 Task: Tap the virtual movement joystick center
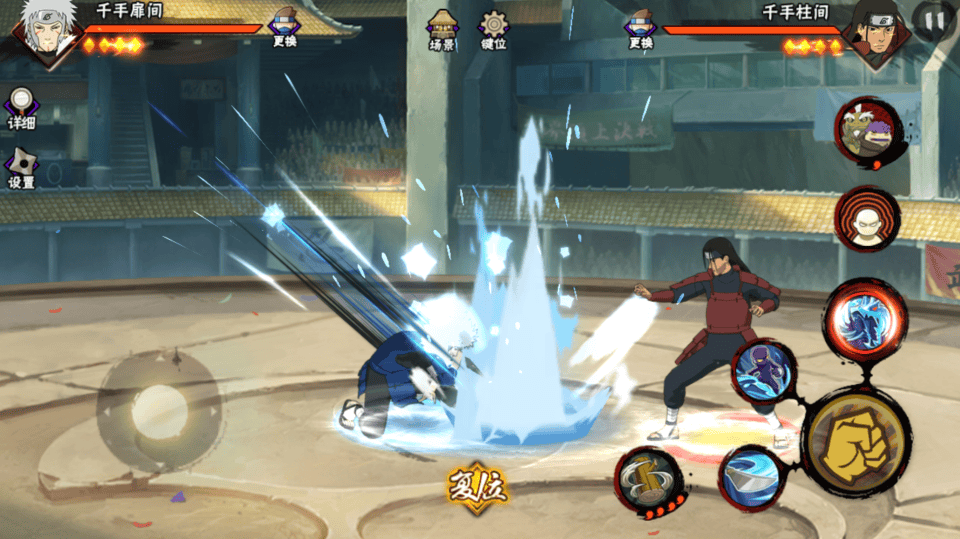point(160,409)
